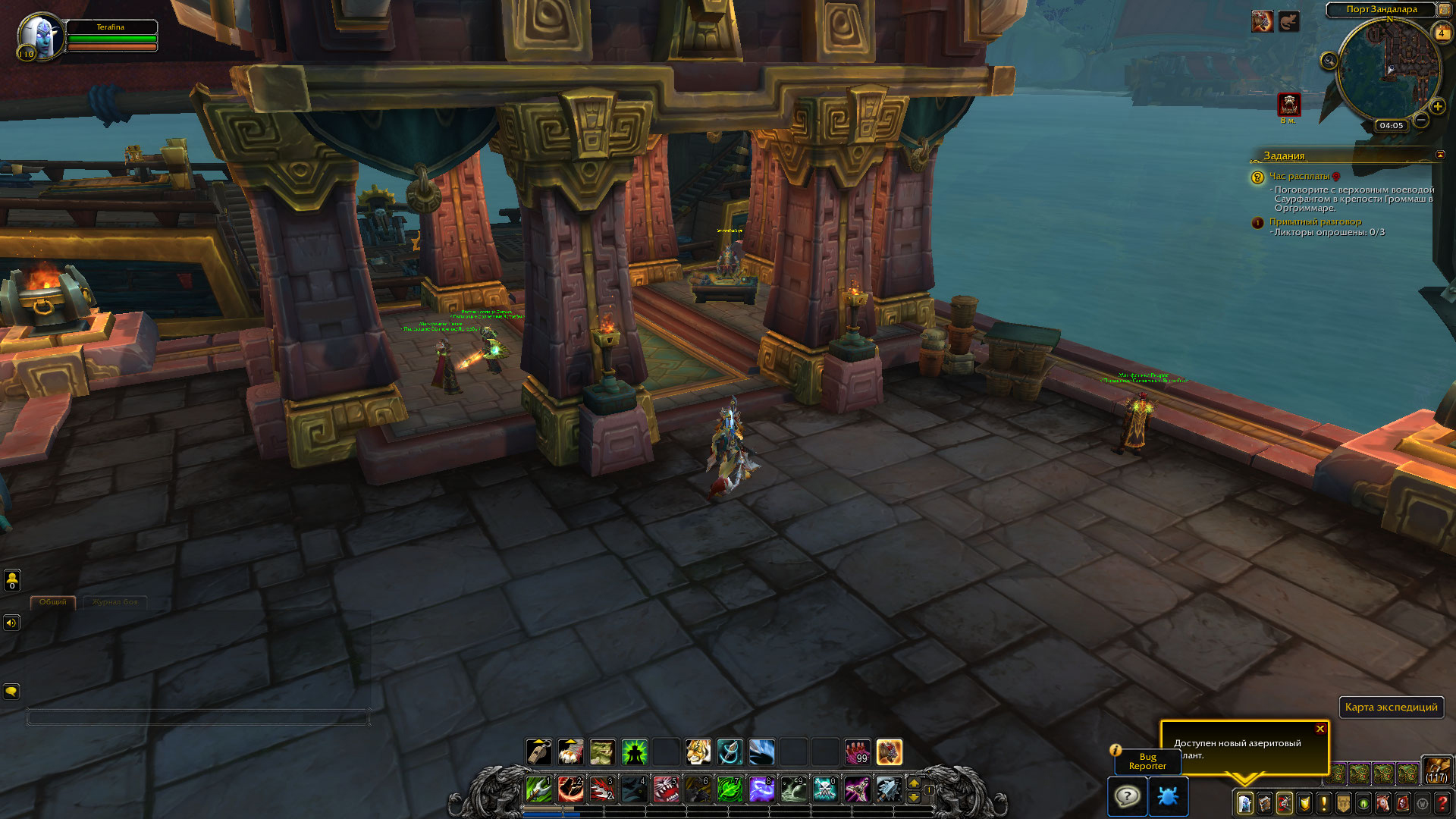The width and height of the screenshot is (1456, 819).
Task: Use the whistle item on the upper bar
Action: pyautogui.click(x=538, y=752)
